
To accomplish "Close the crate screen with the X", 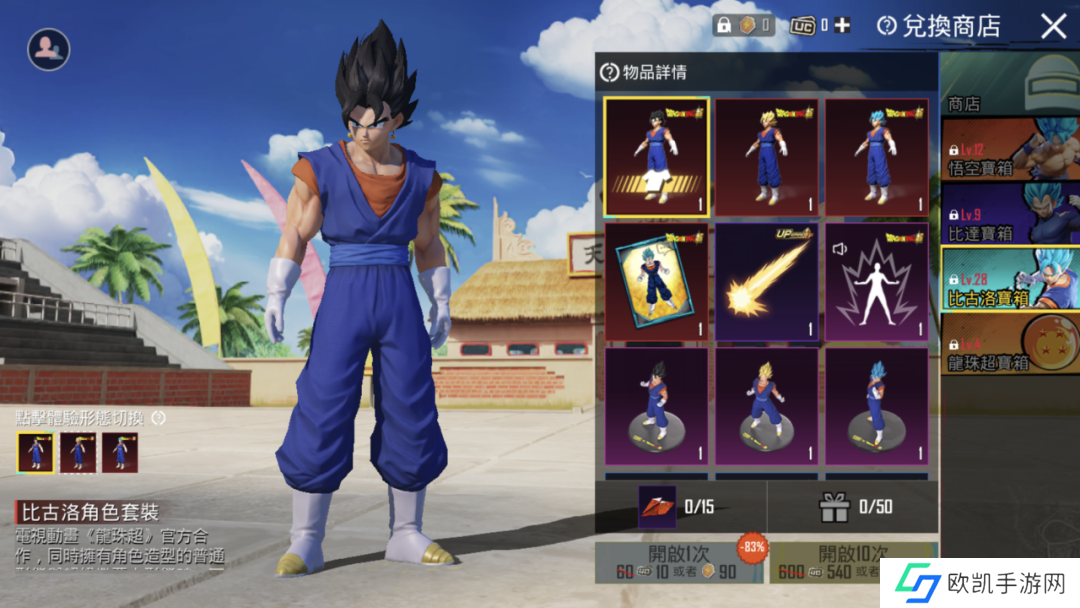I will click(1053, 26).
